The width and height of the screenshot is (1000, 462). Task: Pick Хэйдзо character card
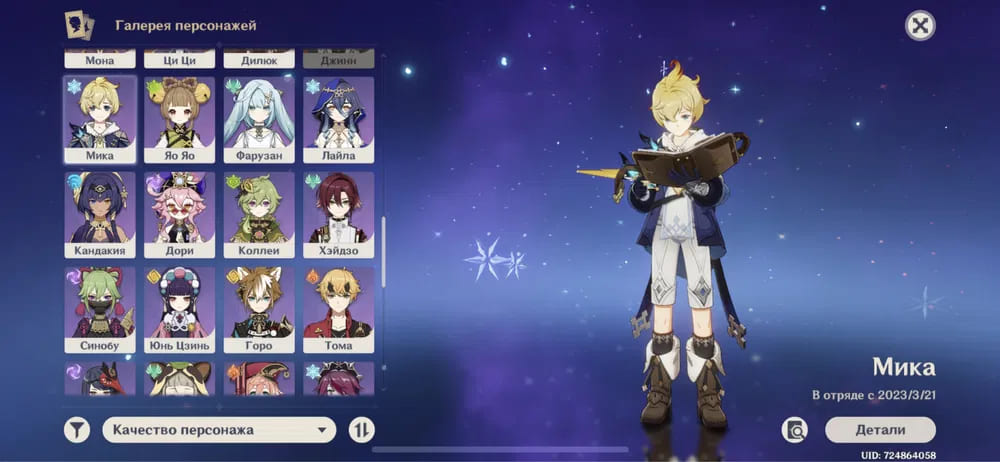[338, 215]
